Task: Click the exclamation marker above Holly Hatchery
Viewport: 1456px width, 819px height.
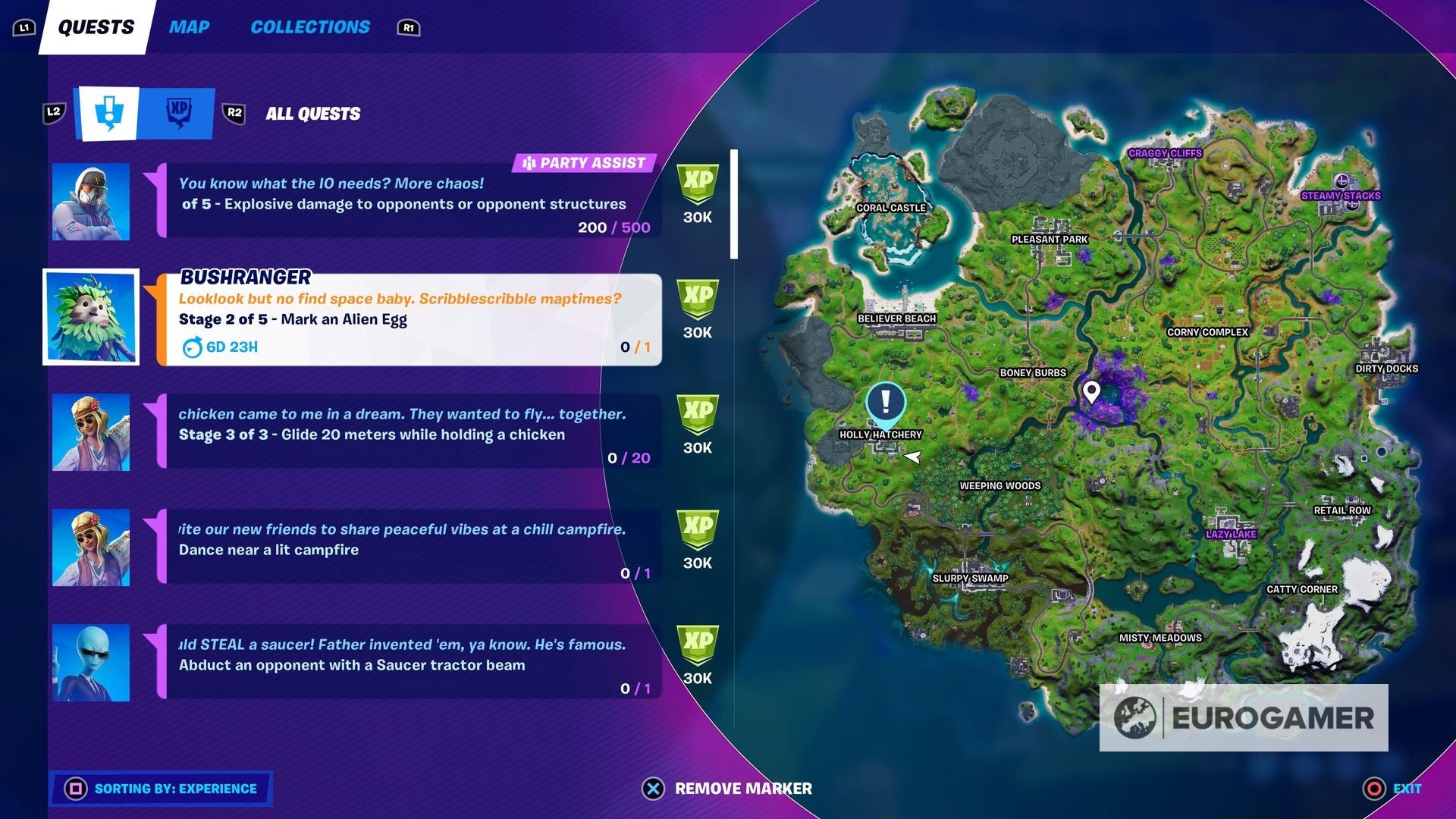Action: pos(884,403)
